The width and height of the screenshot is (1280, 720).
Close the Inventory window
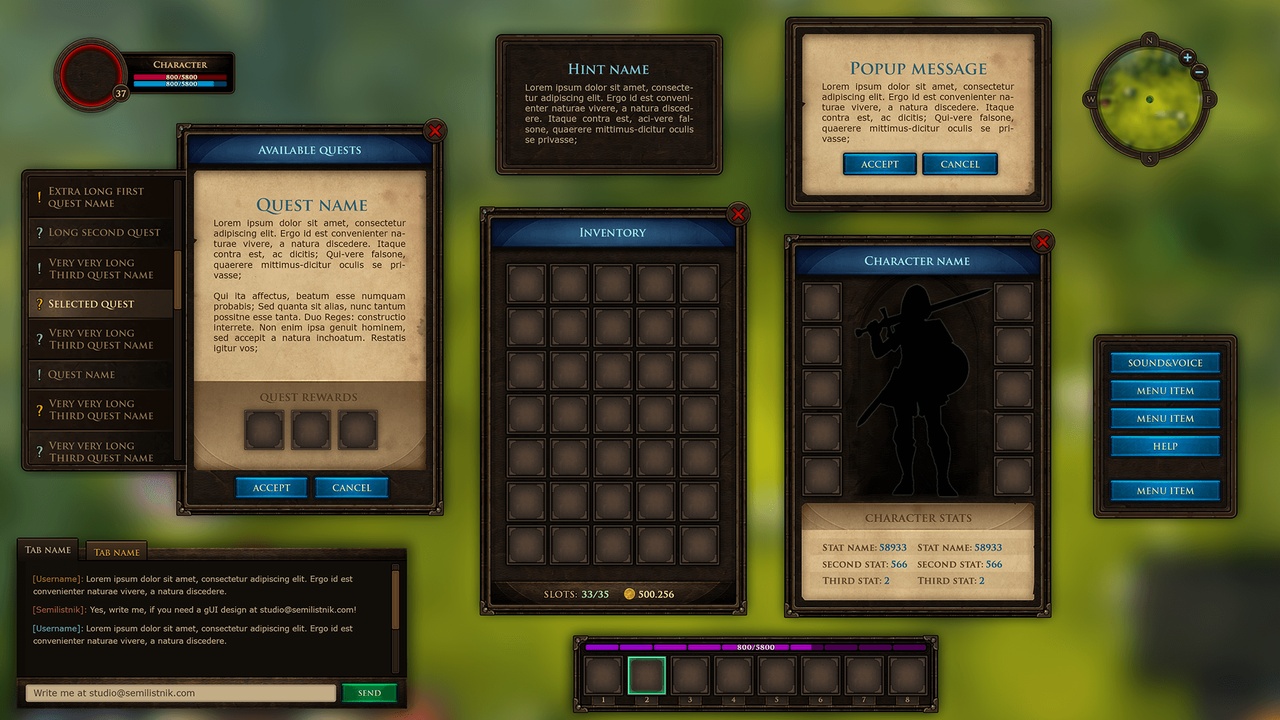[x=738, y=213]
